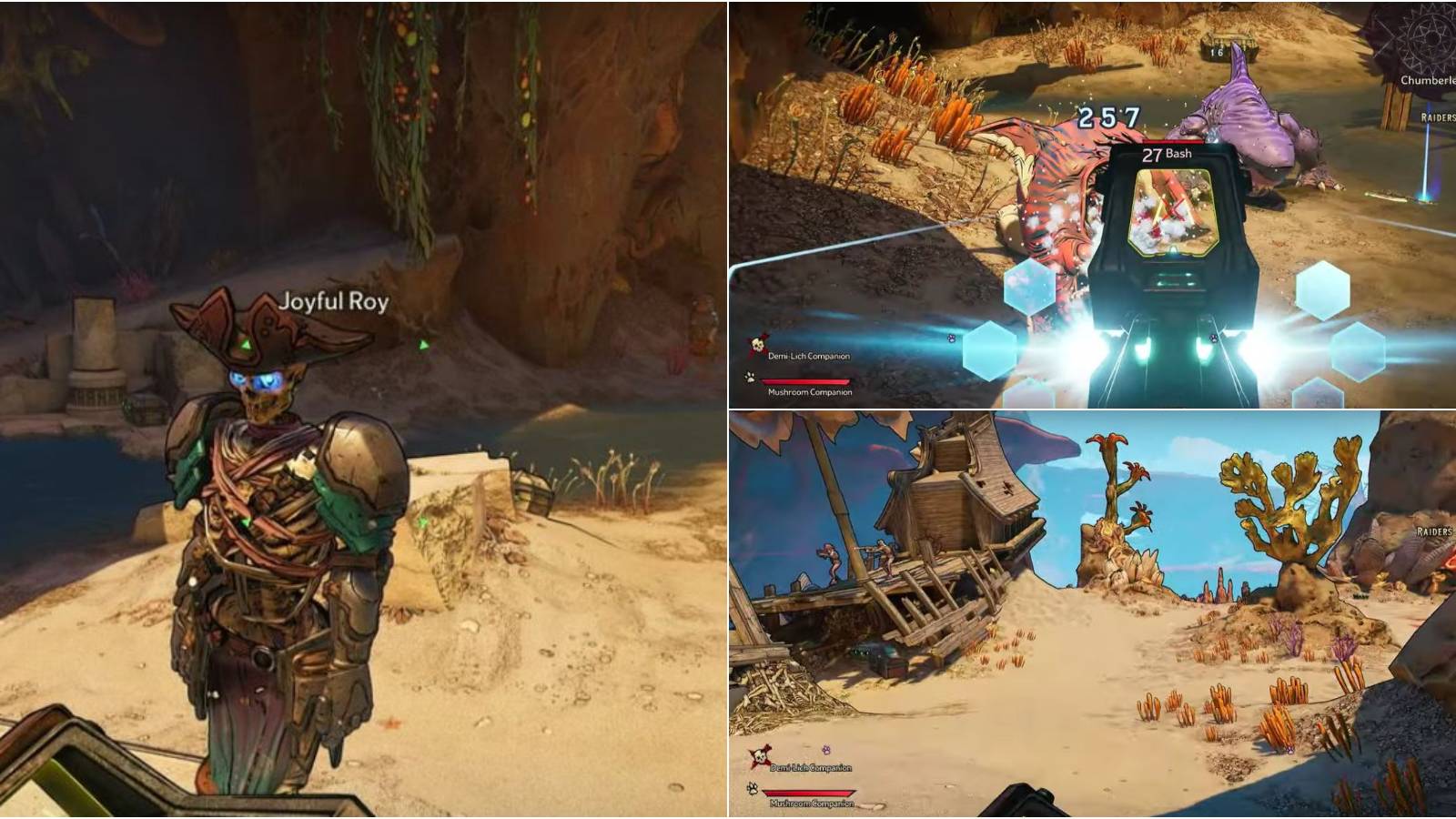This screenshot has width=1456, height=819.
Task: Click the Mushroom Companion paw icon
Action: click(750, 376)
